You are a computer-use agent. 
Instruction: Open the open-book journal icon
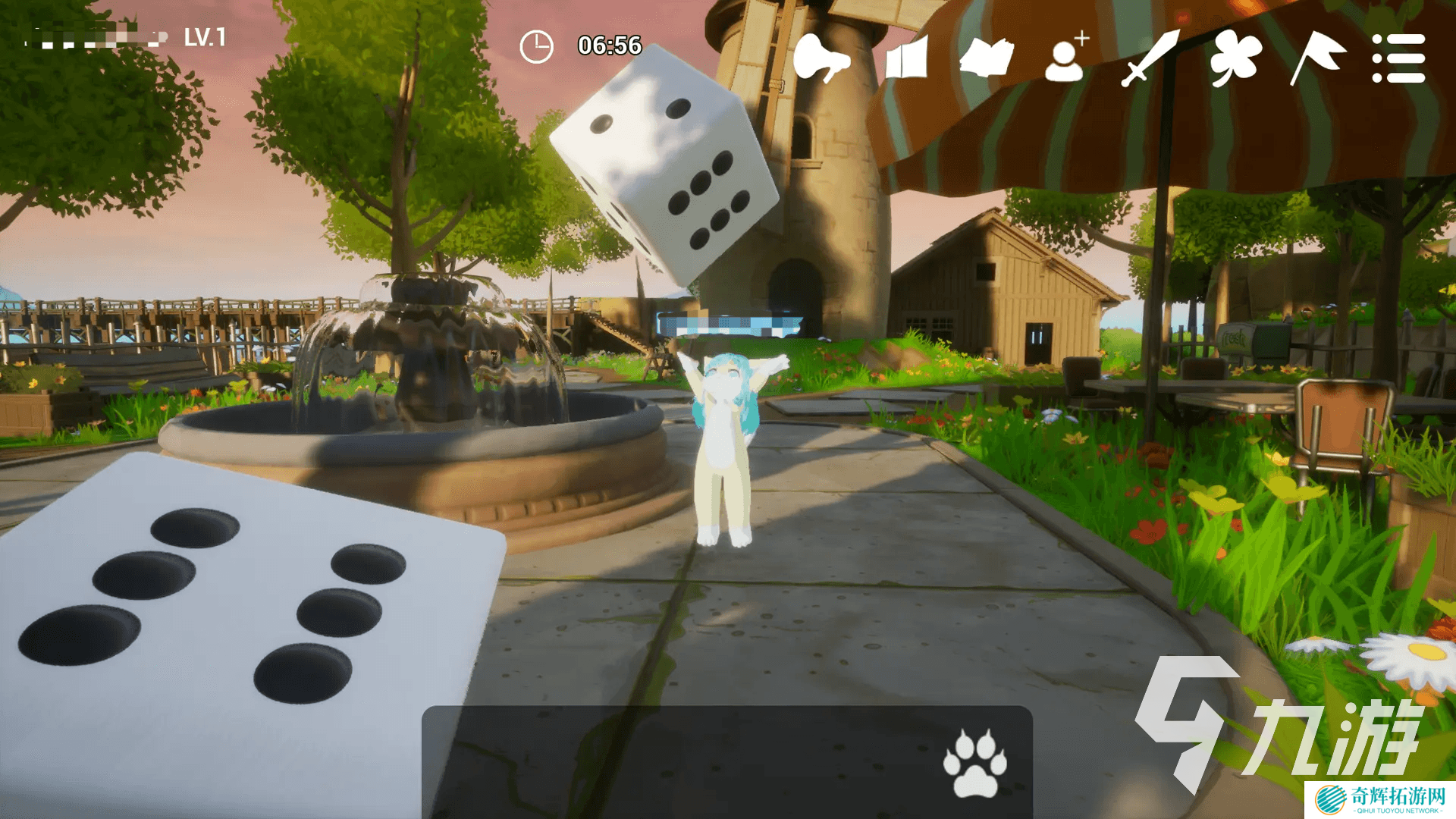coord(986,58)
